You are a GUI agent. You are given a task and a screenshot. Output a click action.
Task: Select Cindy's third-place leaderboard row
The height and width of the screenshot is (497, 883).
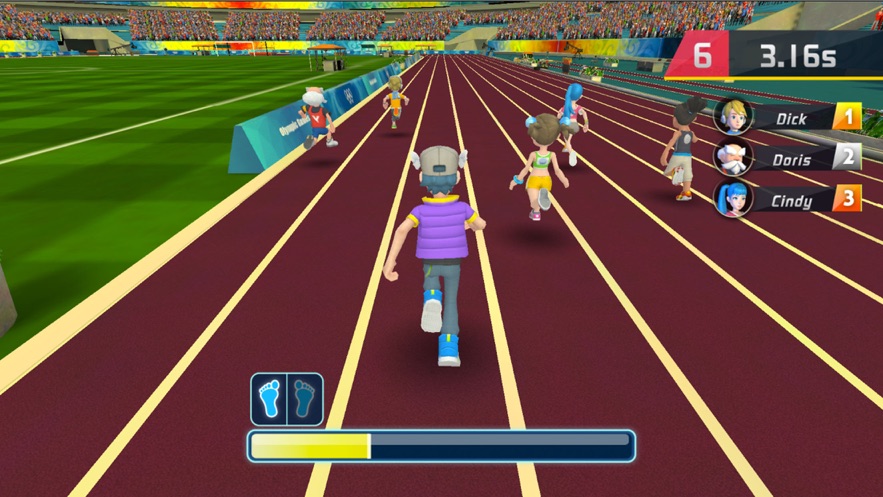(788, 199)
